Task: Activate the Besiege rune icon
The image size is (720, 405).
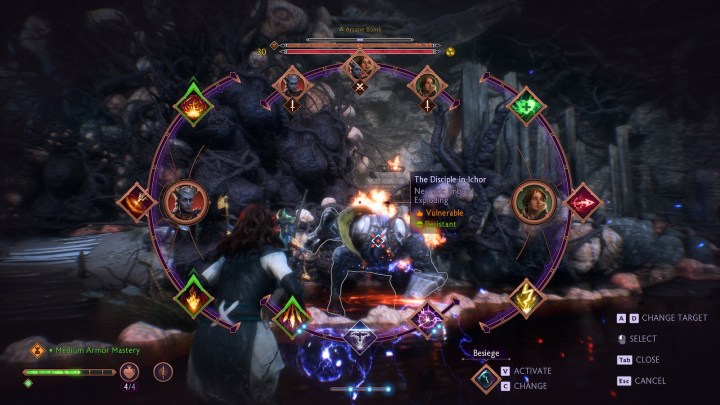Action: (487, 376)
